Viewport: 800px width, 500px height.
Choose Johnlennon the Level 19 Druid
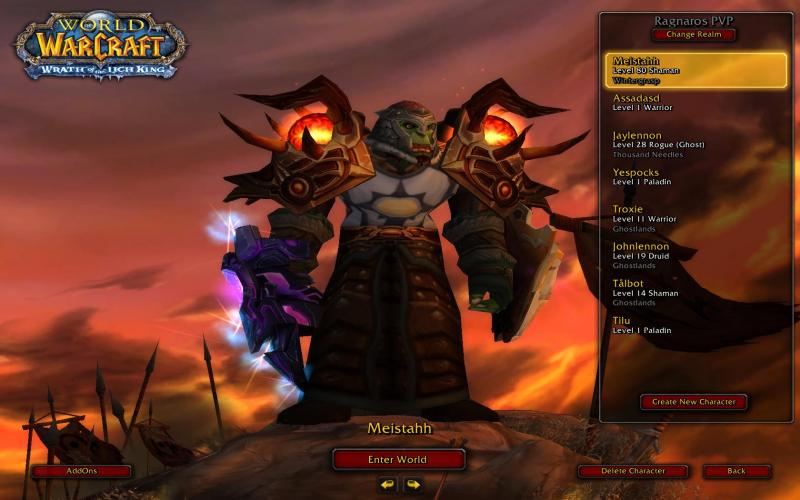click(695, 255)
